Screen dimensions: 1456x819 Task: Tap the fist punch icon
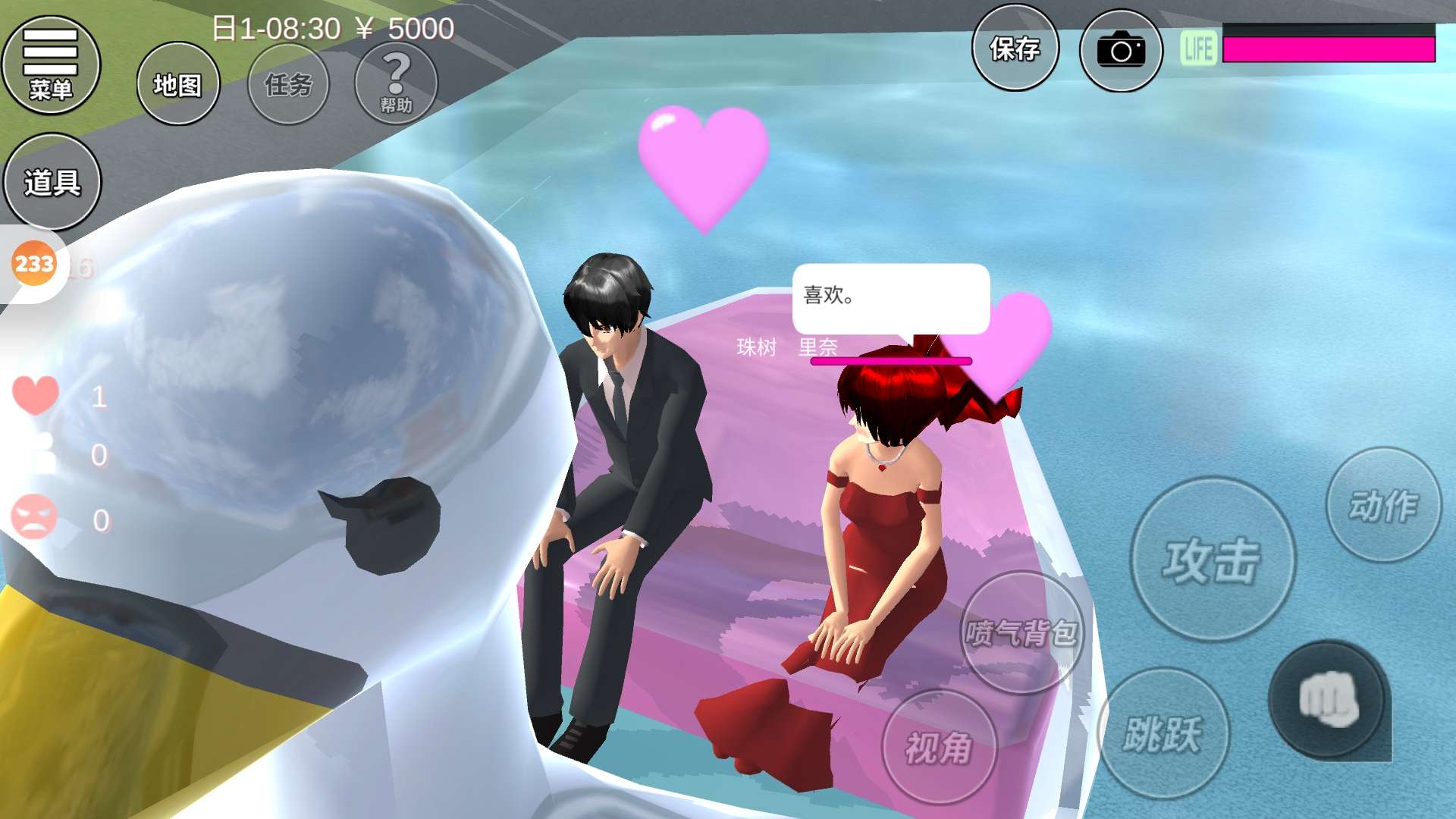click(1327, 699)
